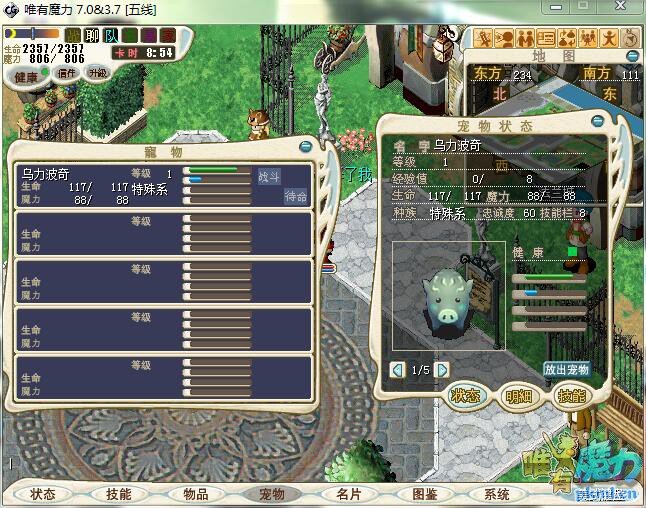Minimize the 地图 (Map) panel
646x508 pixels.
631,57
